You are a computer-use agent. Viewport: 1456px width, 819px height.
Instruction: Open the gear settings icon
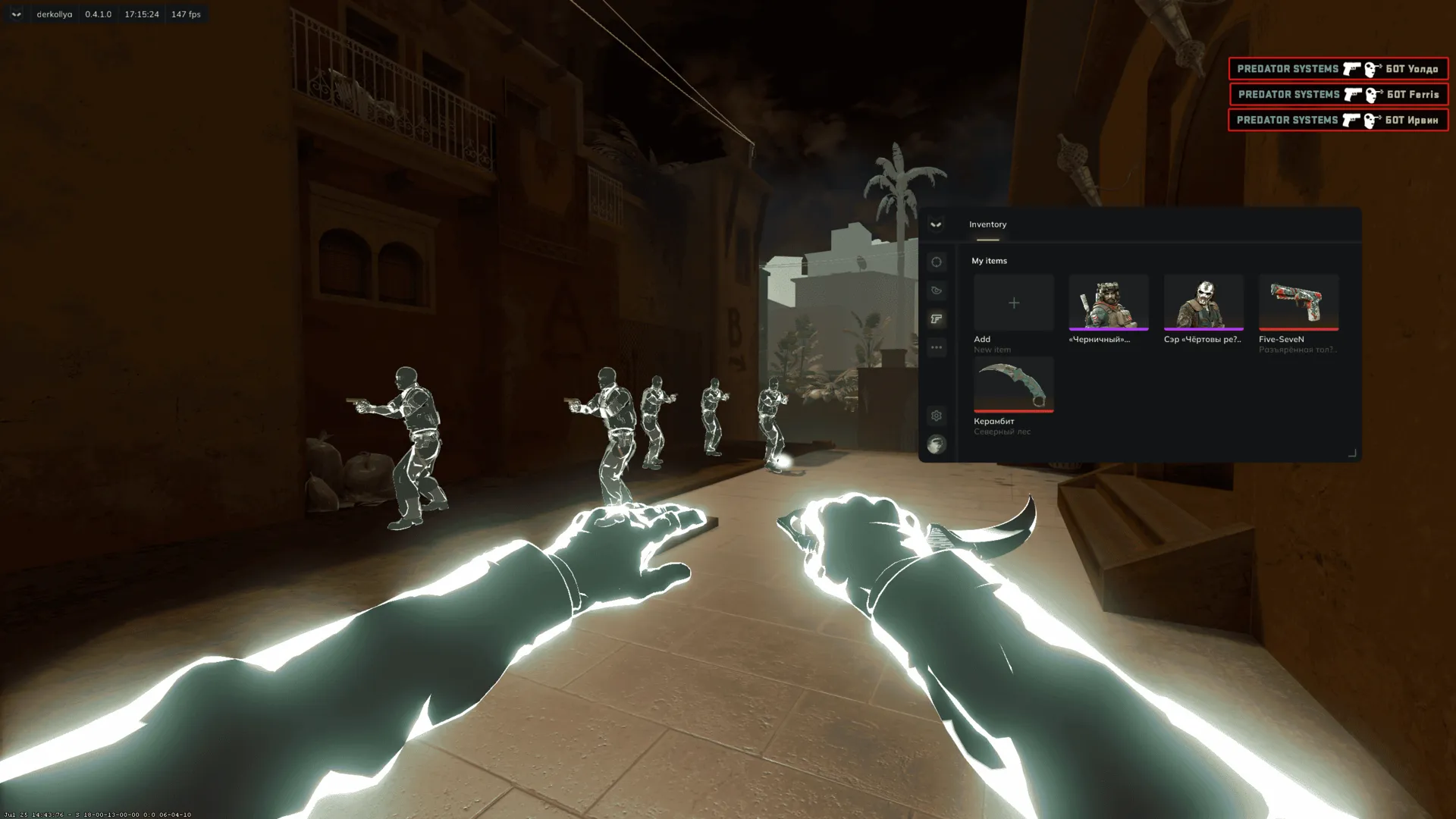click(937, 416)
